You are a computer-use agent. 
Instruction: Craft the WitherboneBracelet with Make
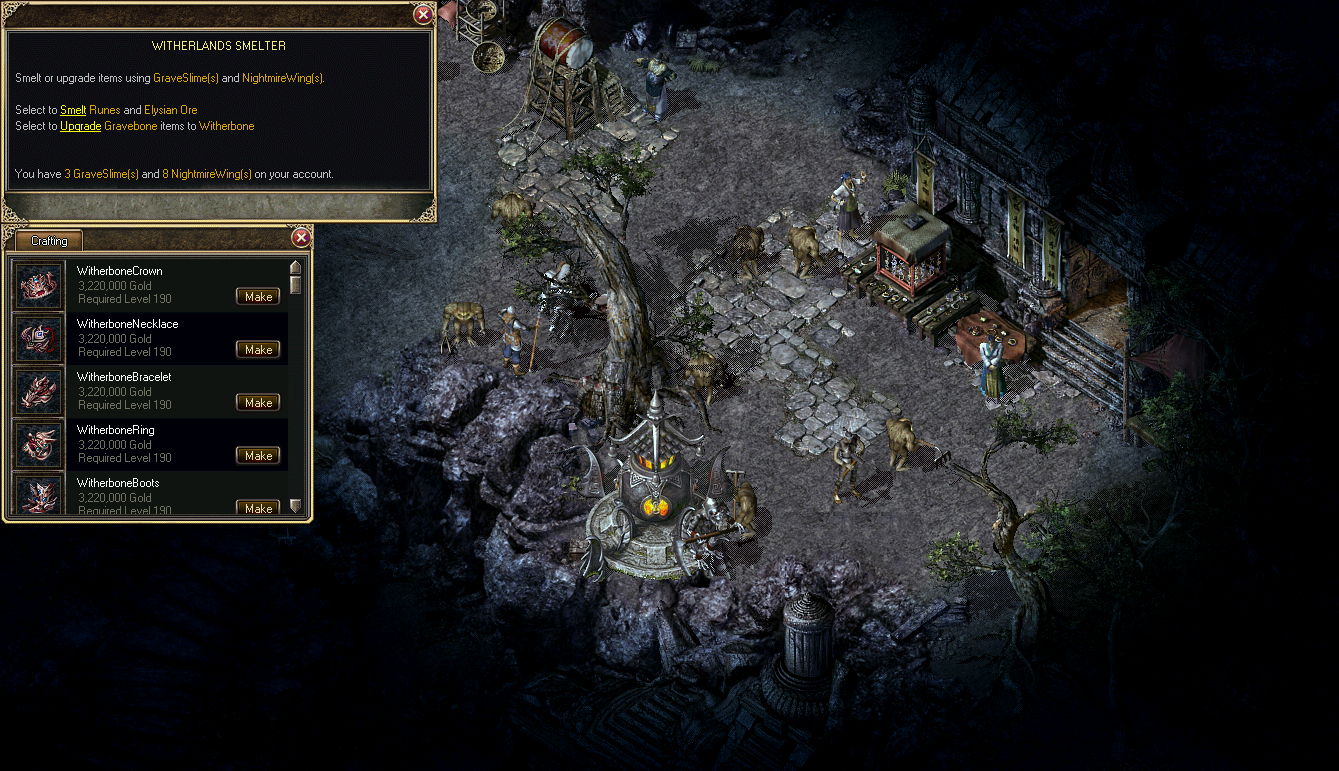(x=258, y=402)
